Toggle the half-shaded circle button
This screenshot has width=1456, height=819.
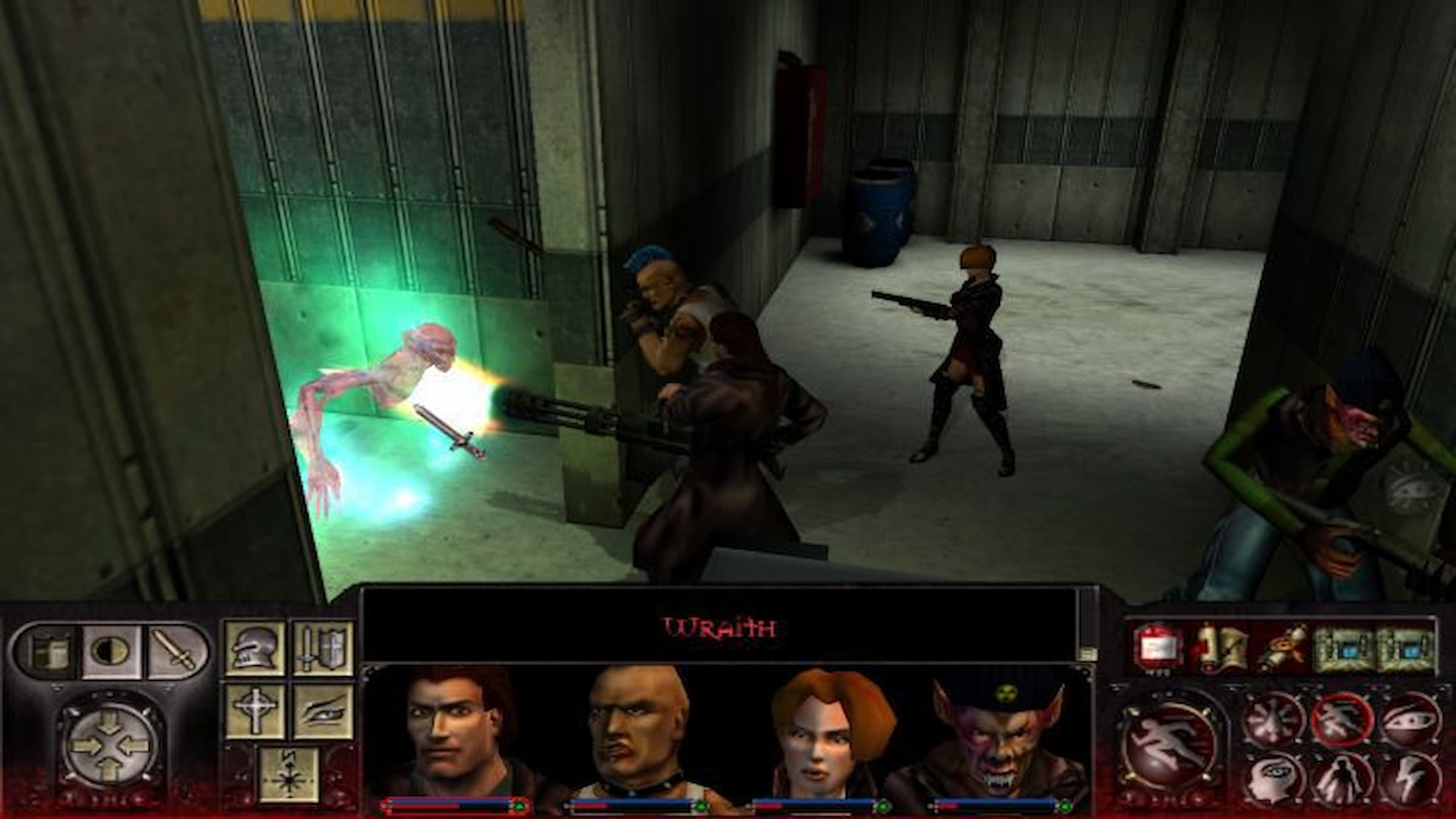tap(111, 651)
